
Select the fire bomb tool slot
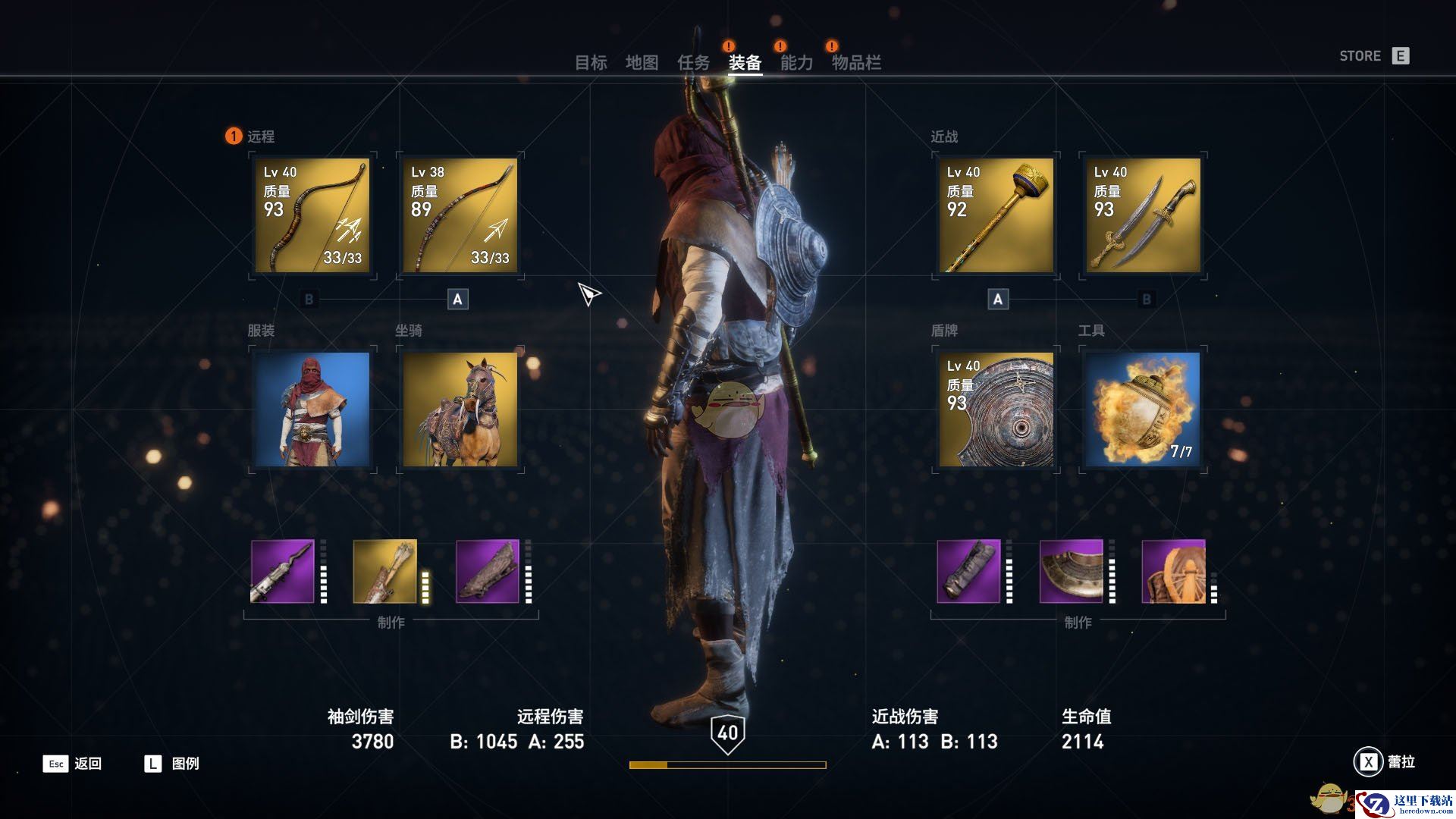click(1143, 409)
